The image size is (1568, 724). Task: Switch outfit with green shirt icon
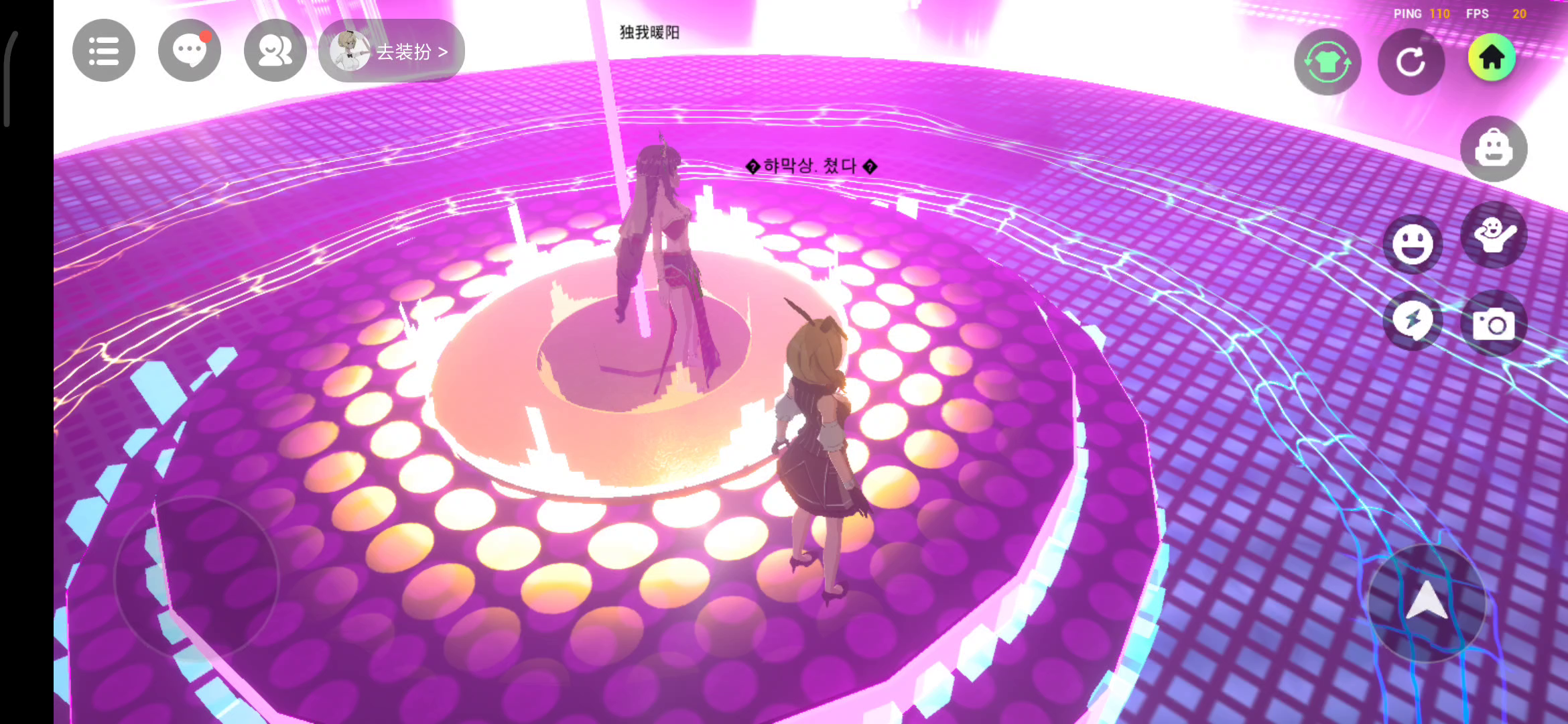click(1327, 62)
